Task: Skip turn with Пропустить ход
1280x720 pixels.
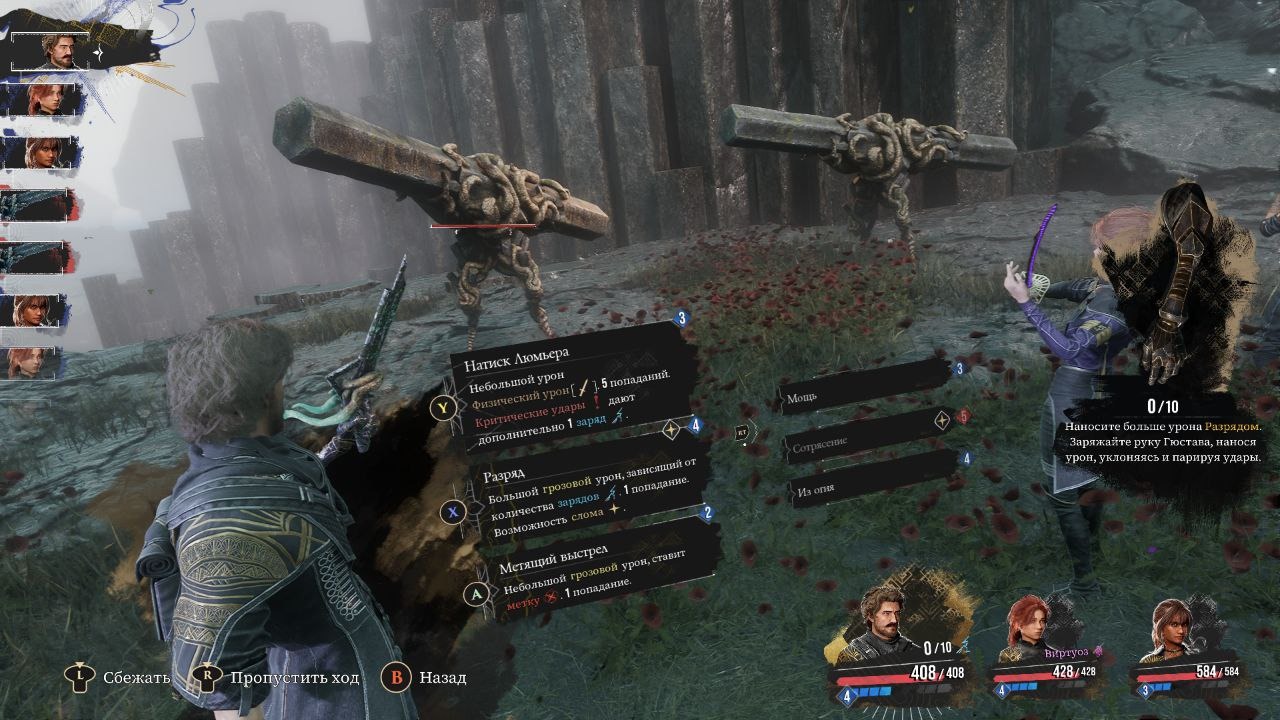Action: point(278,677)
